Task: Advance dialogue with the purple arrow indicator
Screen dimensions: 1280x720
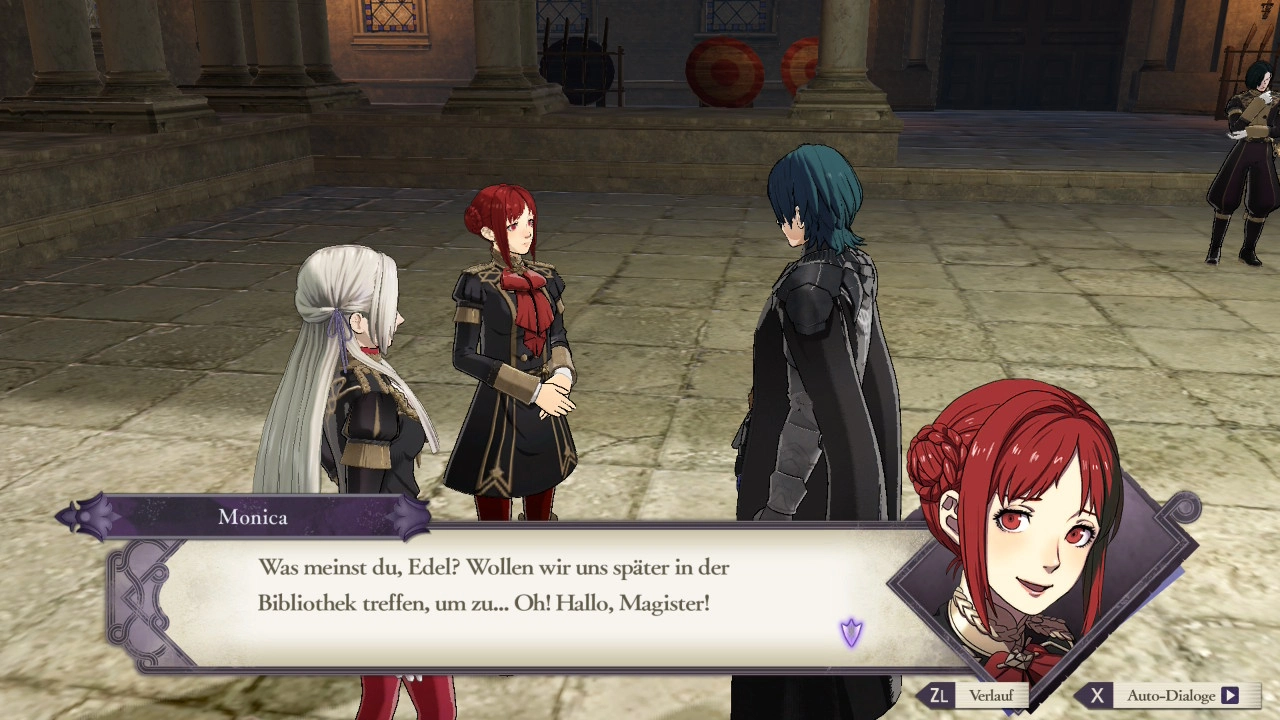Action: [851, 632]
